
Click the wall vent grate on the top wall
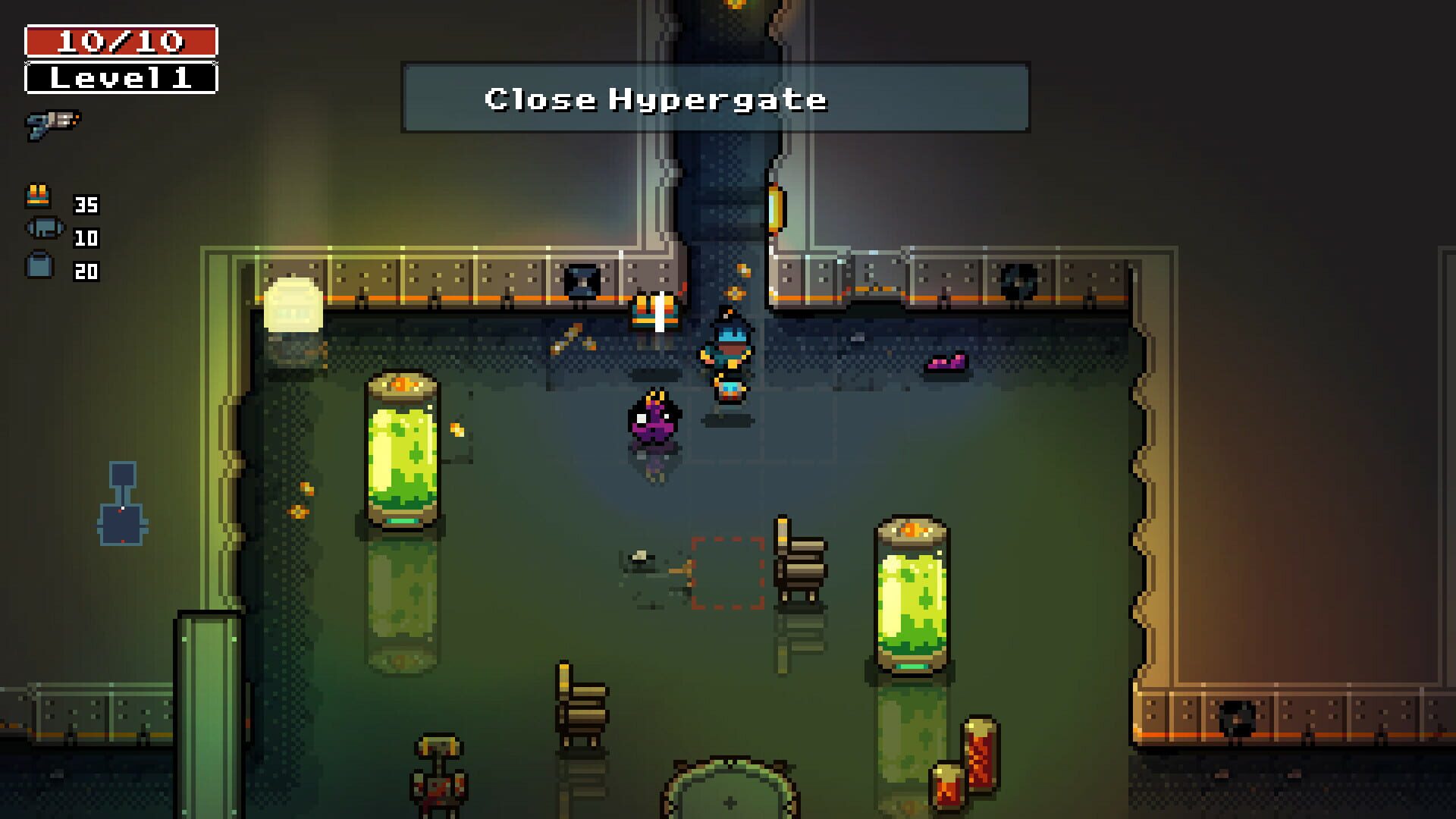[x=582, y=281]
